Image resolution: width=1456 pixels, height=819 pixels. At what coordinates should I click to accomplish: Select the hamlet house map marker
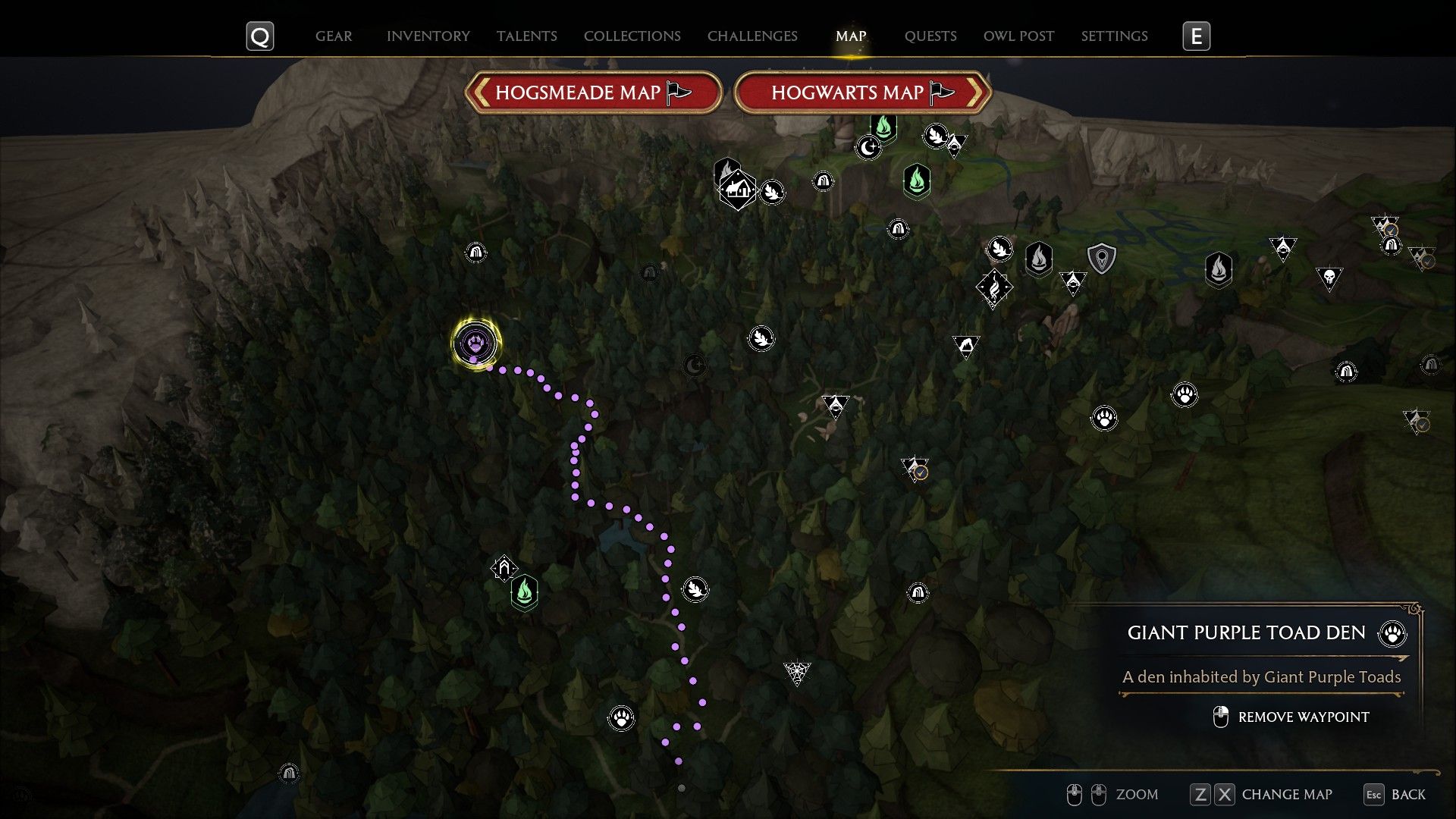(737, 189)
